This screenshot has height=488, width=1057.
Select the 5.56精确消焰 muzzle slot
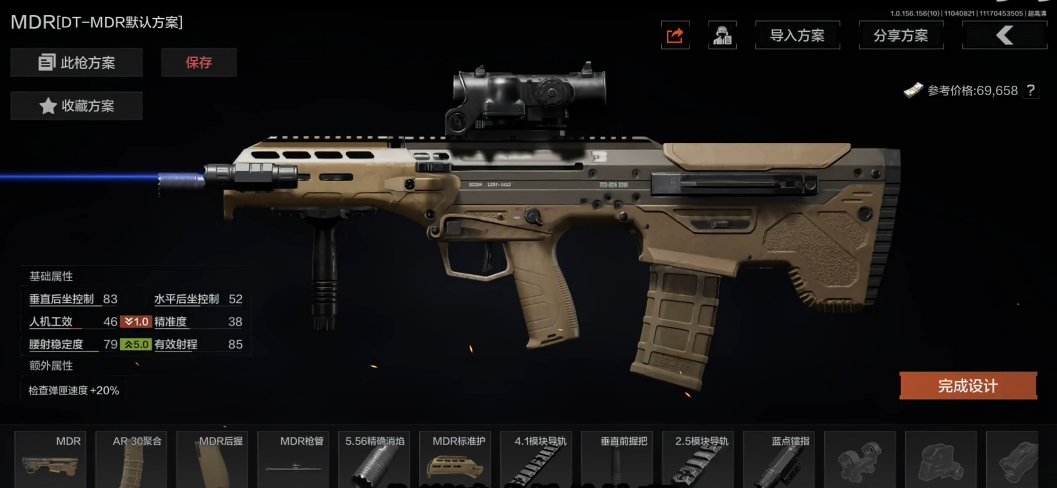[374, 460]
